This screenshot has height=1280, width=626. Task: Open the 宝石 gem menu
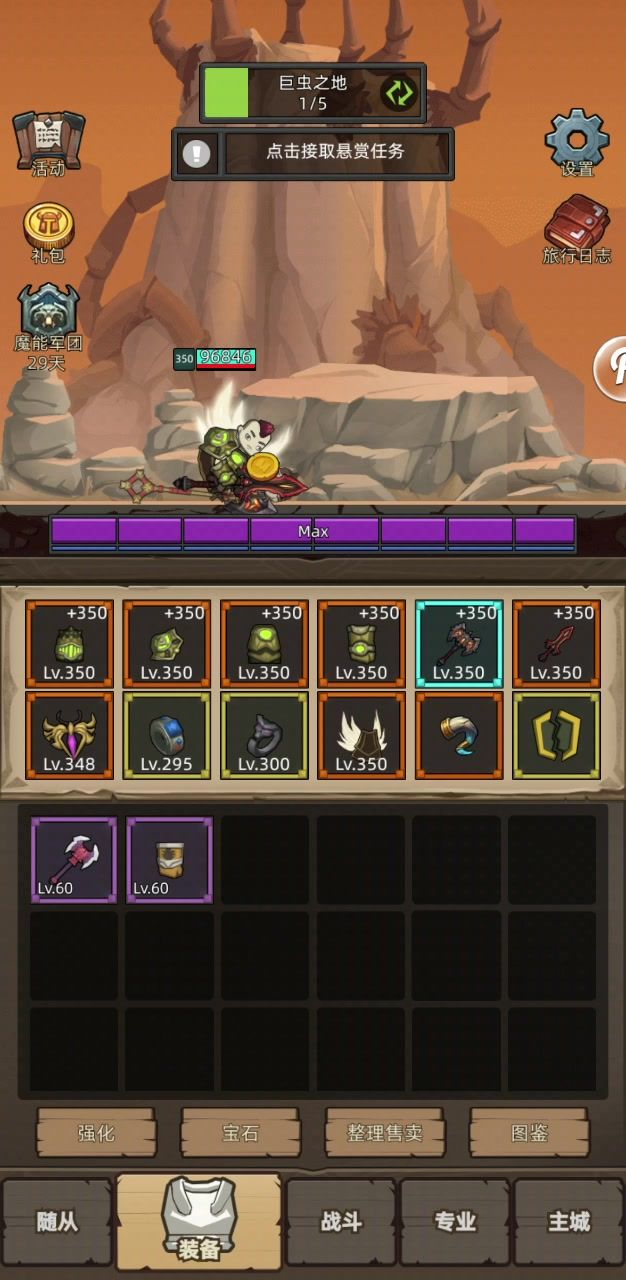point(240,1132)
